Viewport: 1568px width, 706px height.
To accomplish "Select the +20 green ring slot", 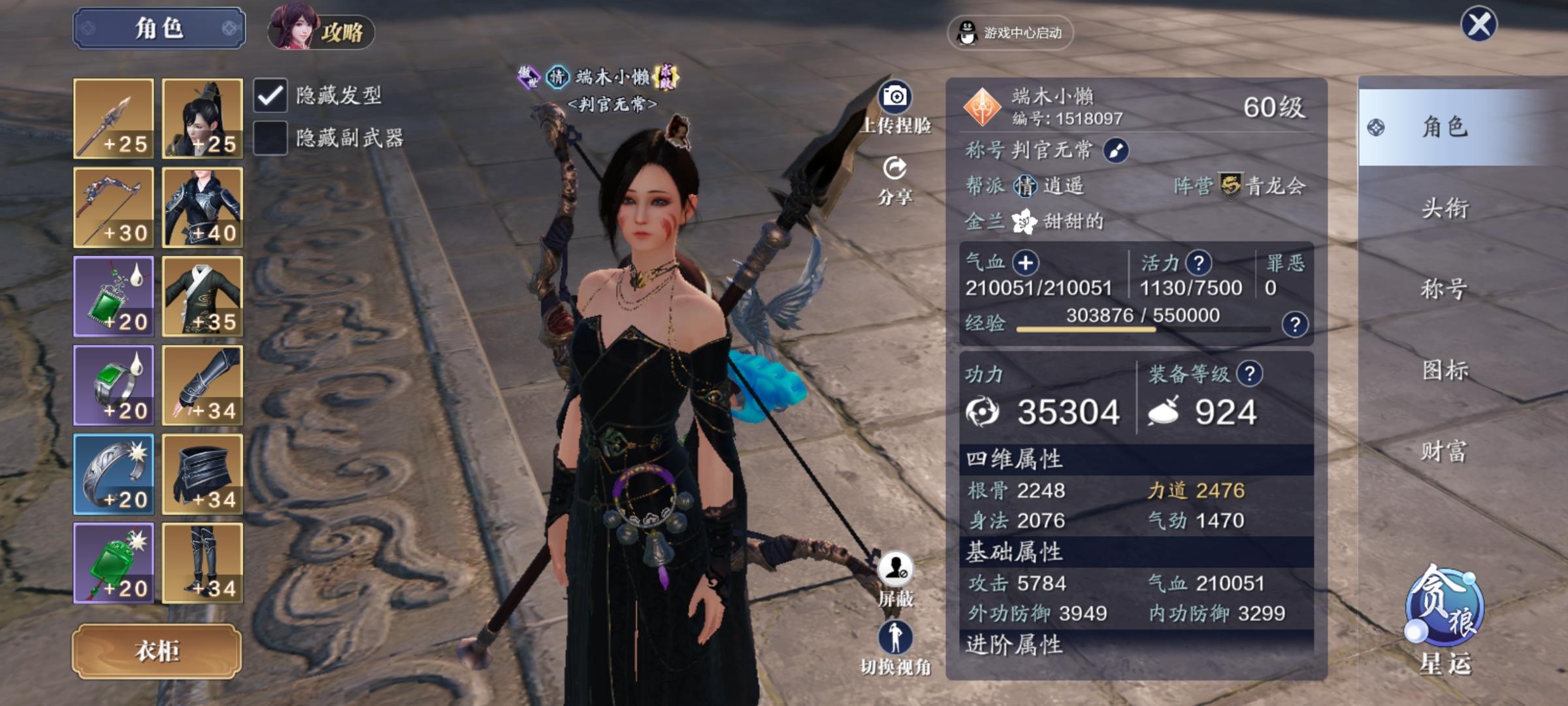I will click(x=114, y=385).
